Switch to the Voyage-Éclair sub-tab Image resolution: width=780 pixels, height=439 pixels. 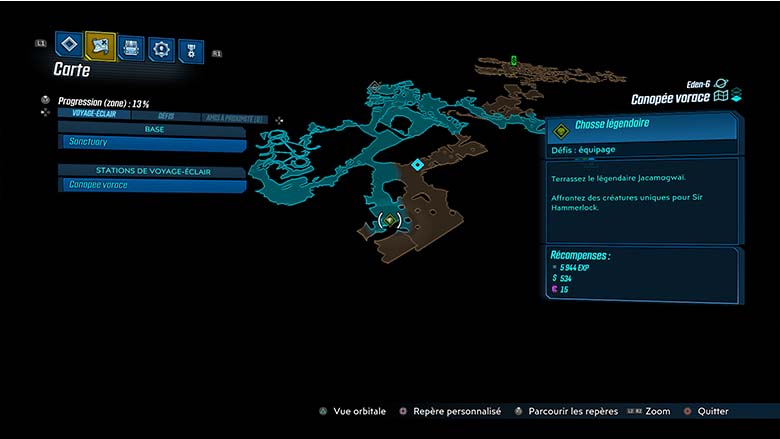pos(94,114)
